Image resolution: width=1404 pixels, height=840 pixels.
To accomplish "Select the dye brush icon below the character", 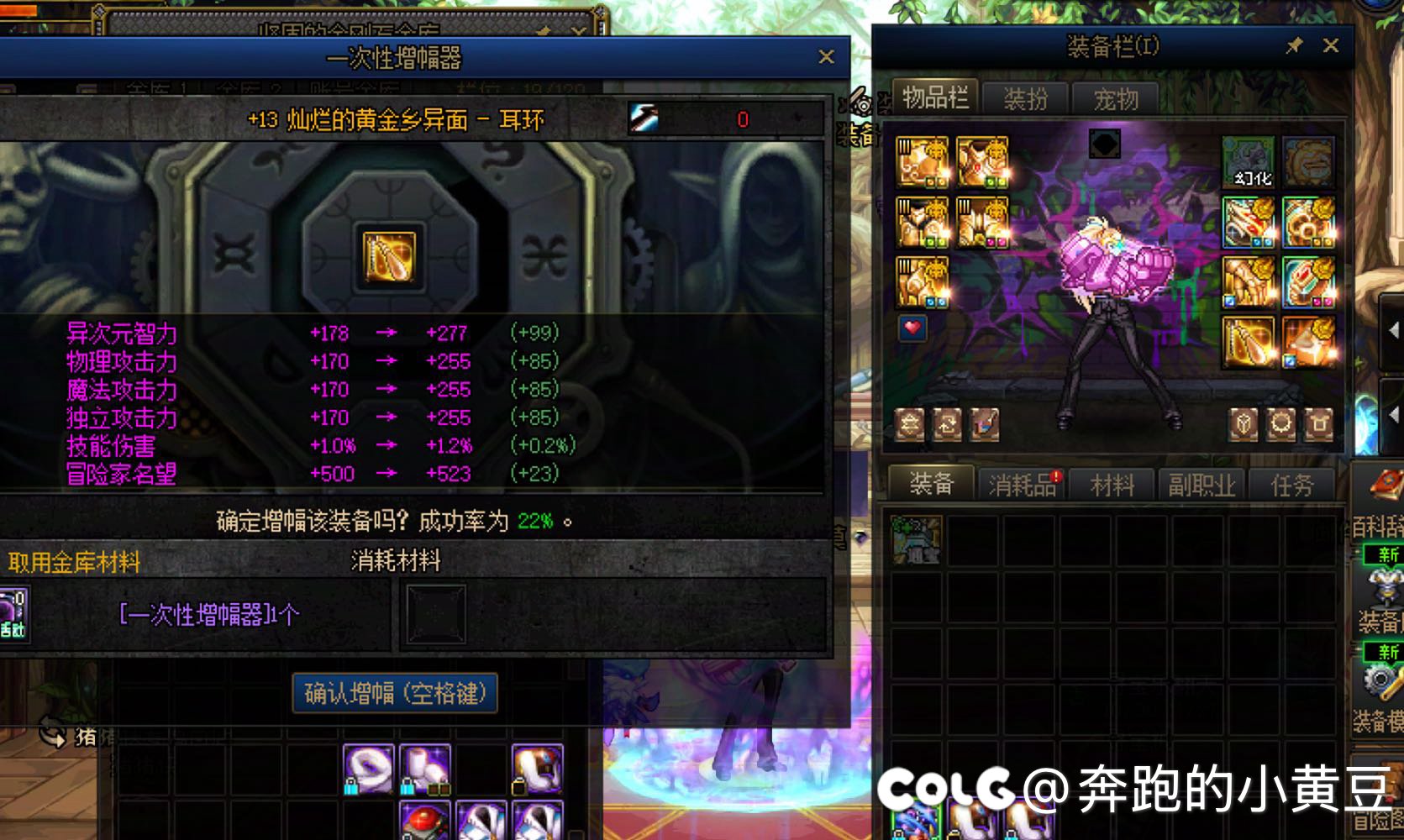I will pyautogui.click(x=985, y=423).
